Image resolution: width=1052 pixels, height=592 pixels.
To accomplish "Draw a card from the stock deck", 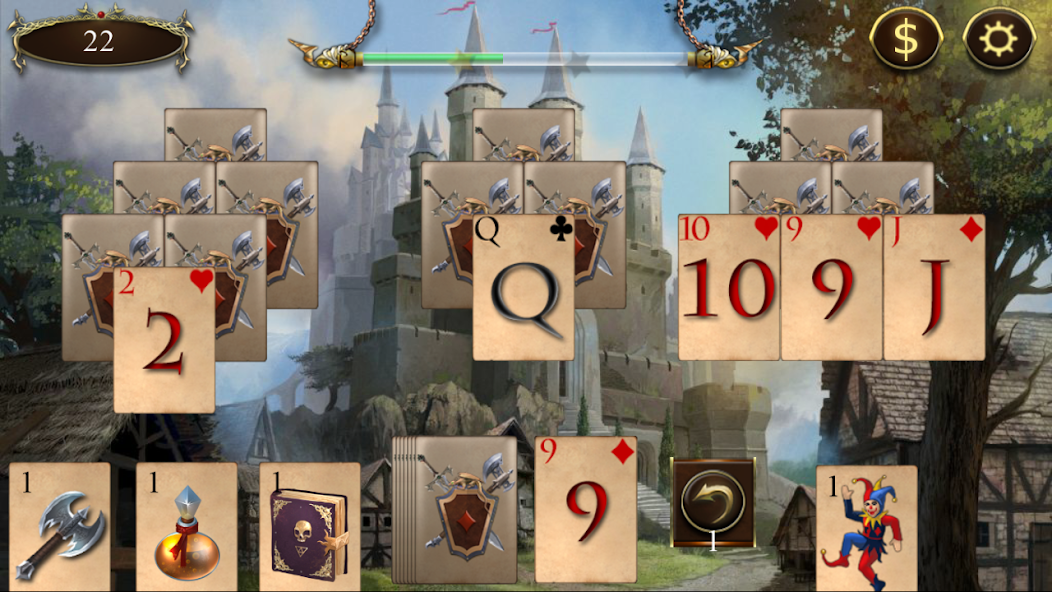I will click(462, 510).
